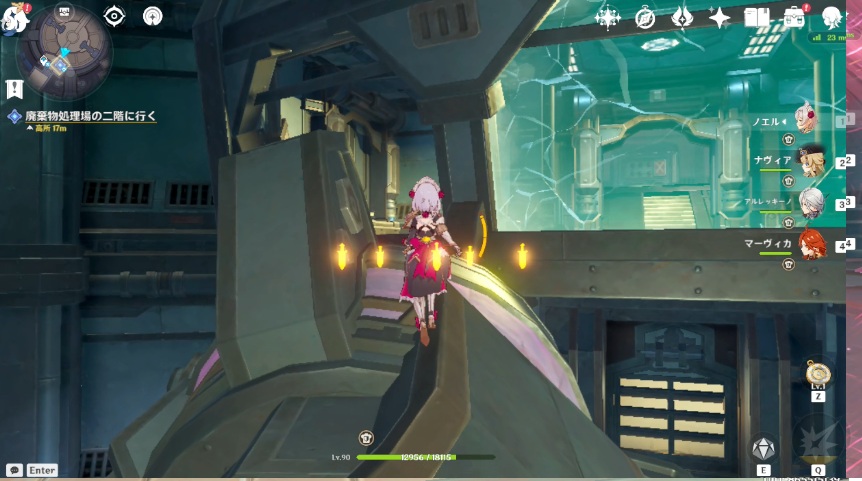Open the wish star icon
The image size is (862, 481).
(608, 17)
